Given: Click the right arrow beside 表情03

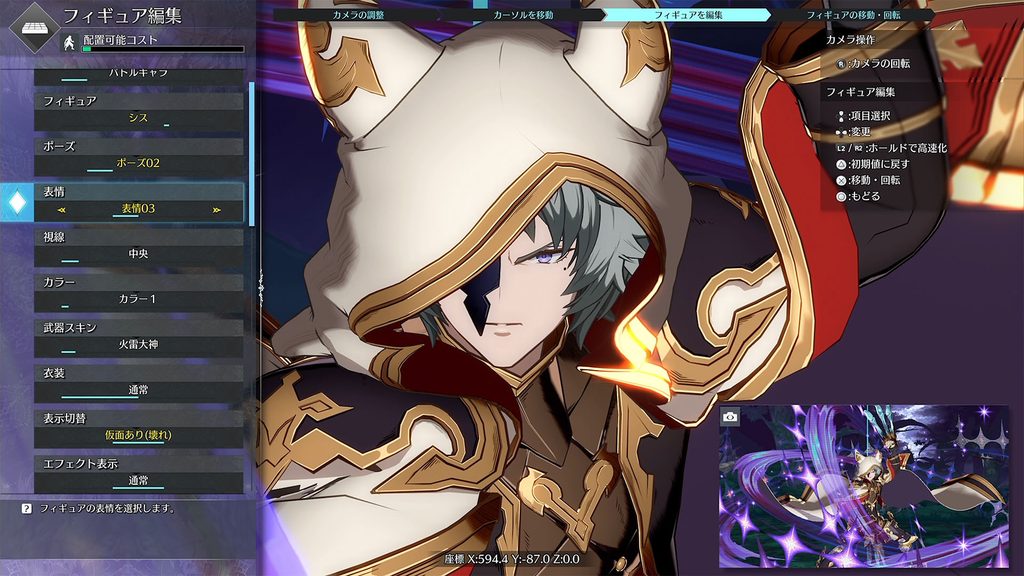Looking at the screenshot, I should [x=216, y=210].
